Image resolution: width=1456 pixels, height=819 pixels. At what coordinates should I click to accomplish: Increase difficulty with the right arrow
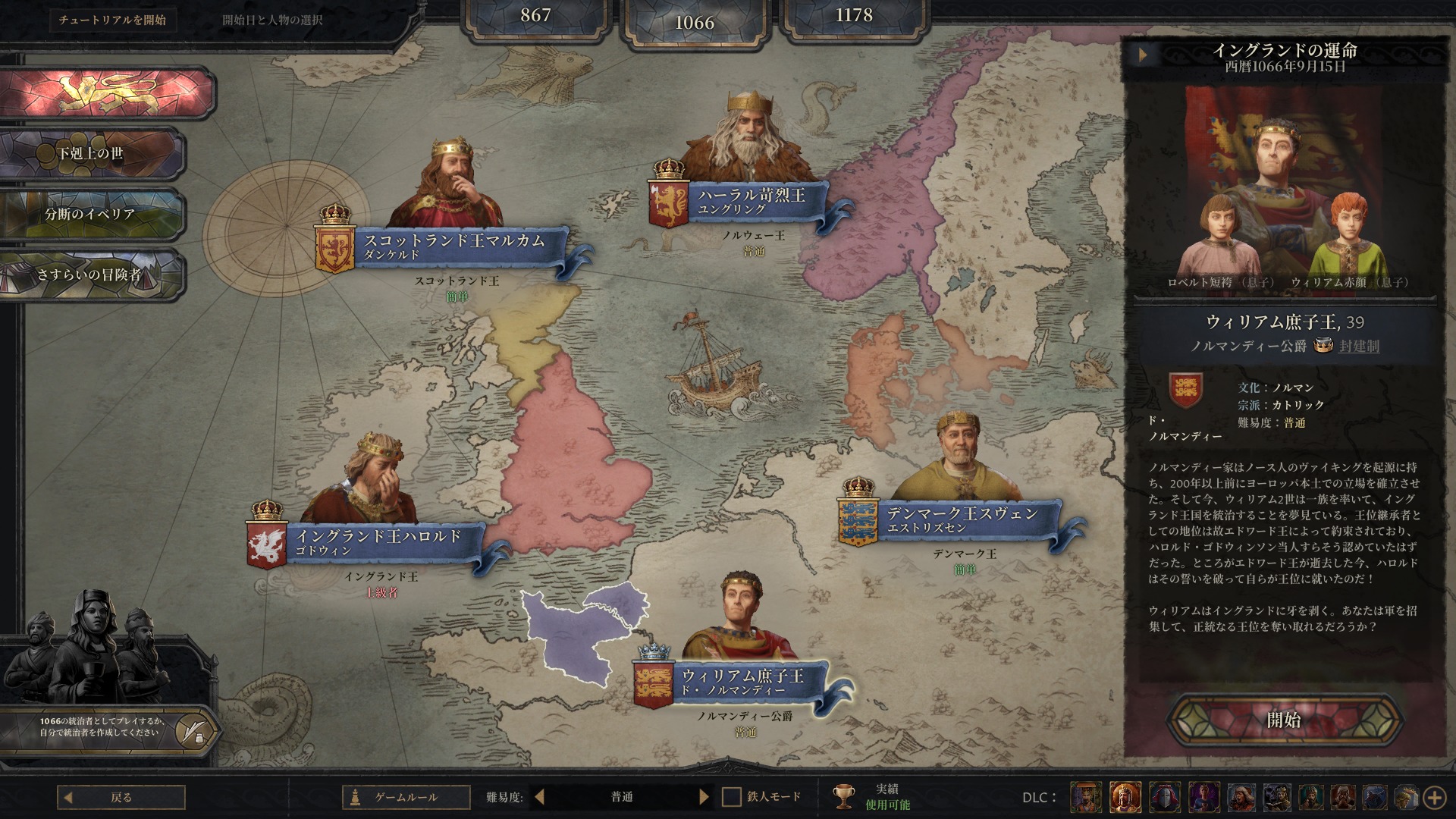point(704,797)
